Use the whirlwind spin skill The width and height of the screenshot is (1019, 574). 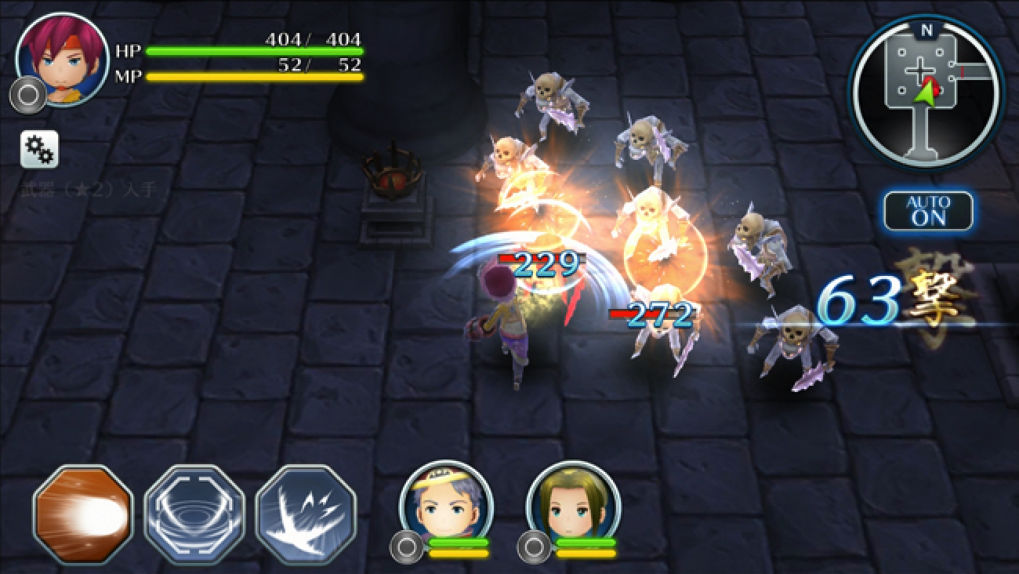[x=194, y=514]
